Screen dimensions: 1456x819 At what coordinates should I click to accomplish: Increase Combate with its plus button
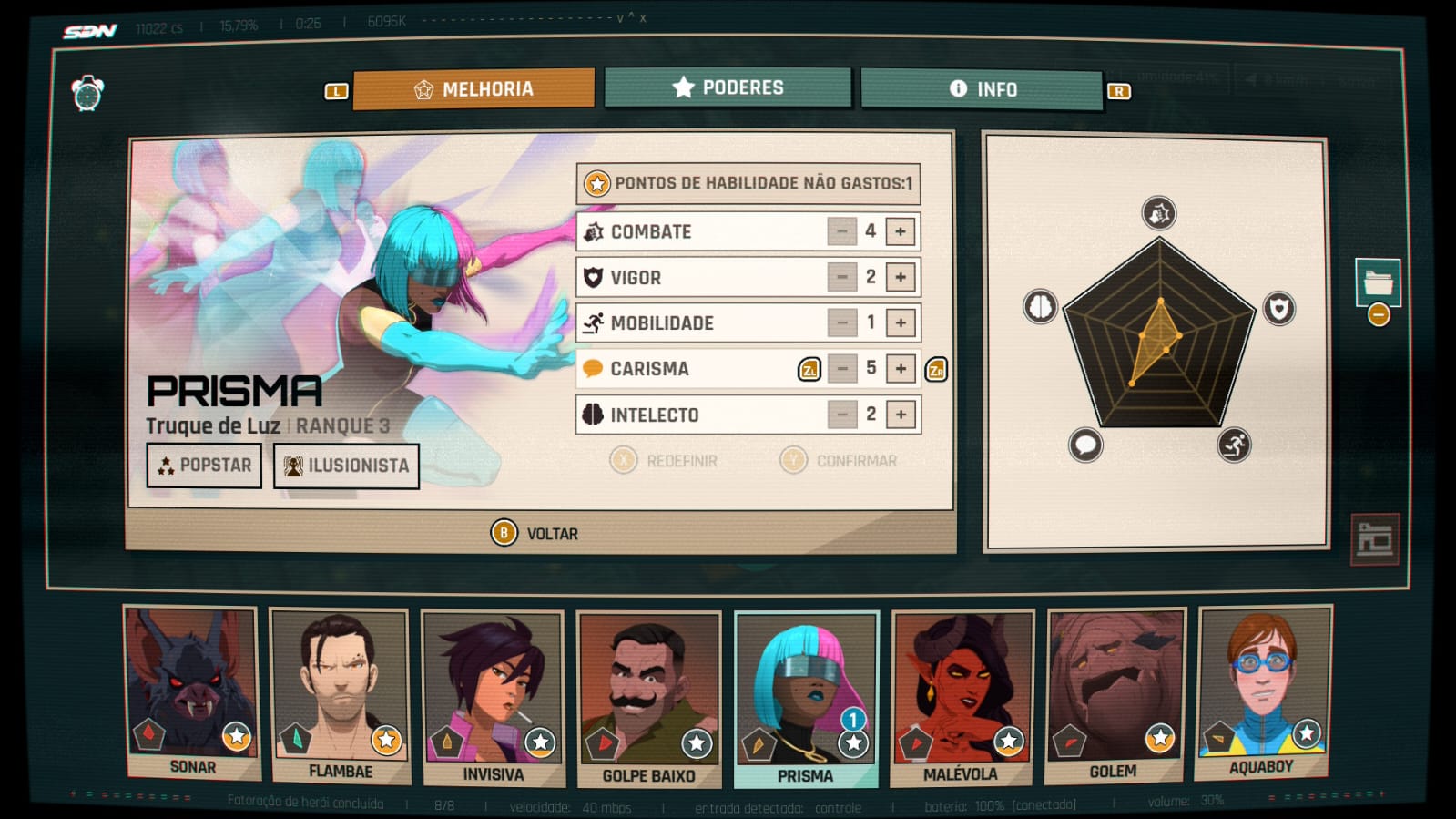[x=900, y=231]
